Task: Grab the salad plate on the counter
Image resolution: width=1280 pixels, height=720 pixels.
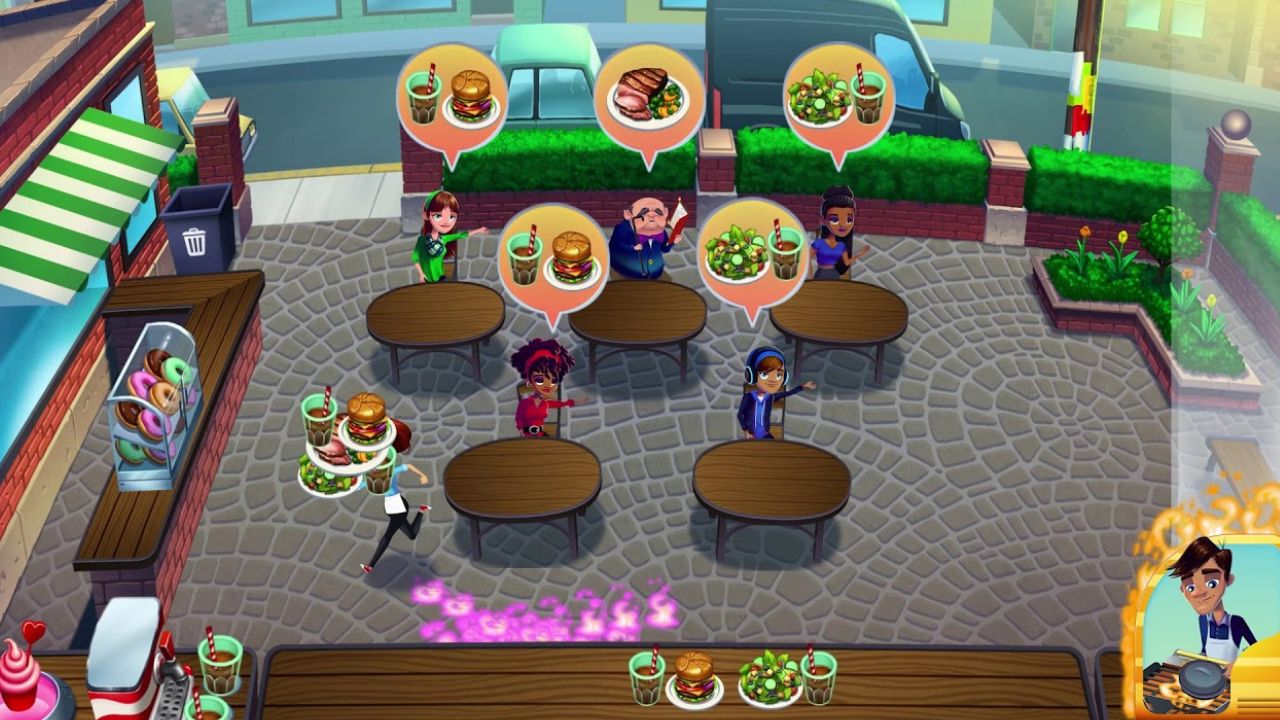Action: tap(769, 677)
